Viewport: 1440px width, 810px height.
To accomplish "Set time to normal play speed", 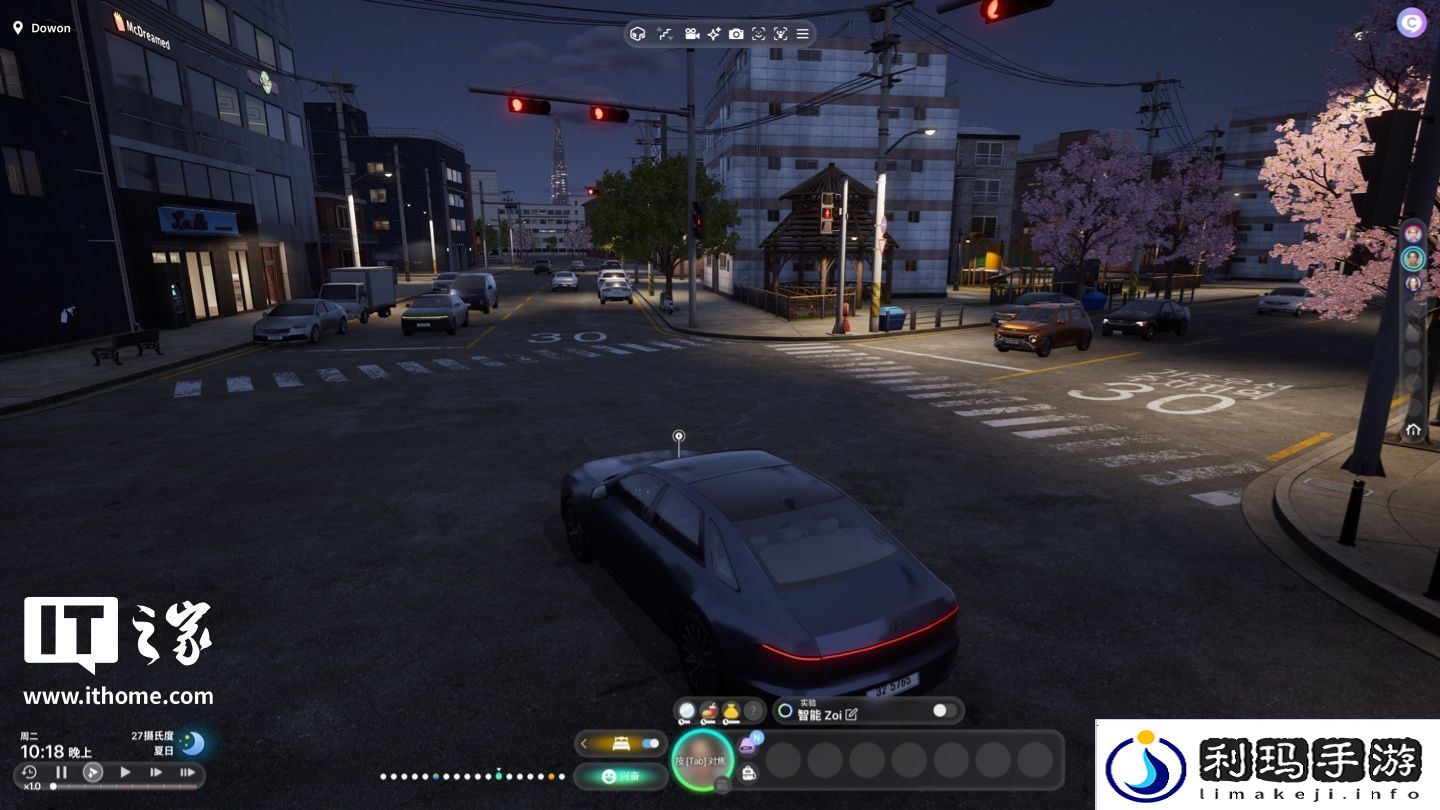I will (125, 772).
